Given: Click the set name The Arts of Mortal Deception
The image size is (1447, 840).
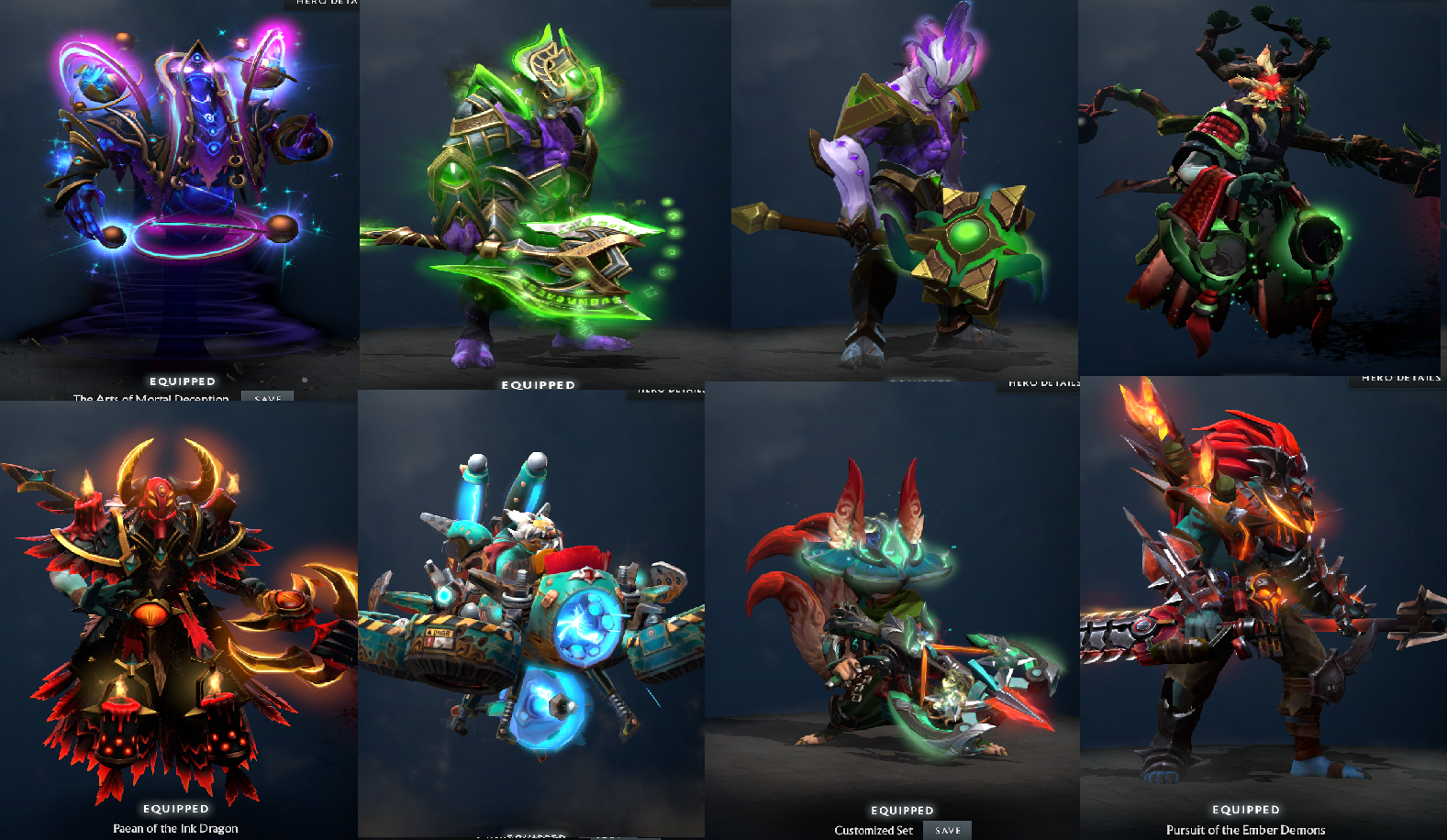Looking at the screenshot, I should (x=150, y=398).
